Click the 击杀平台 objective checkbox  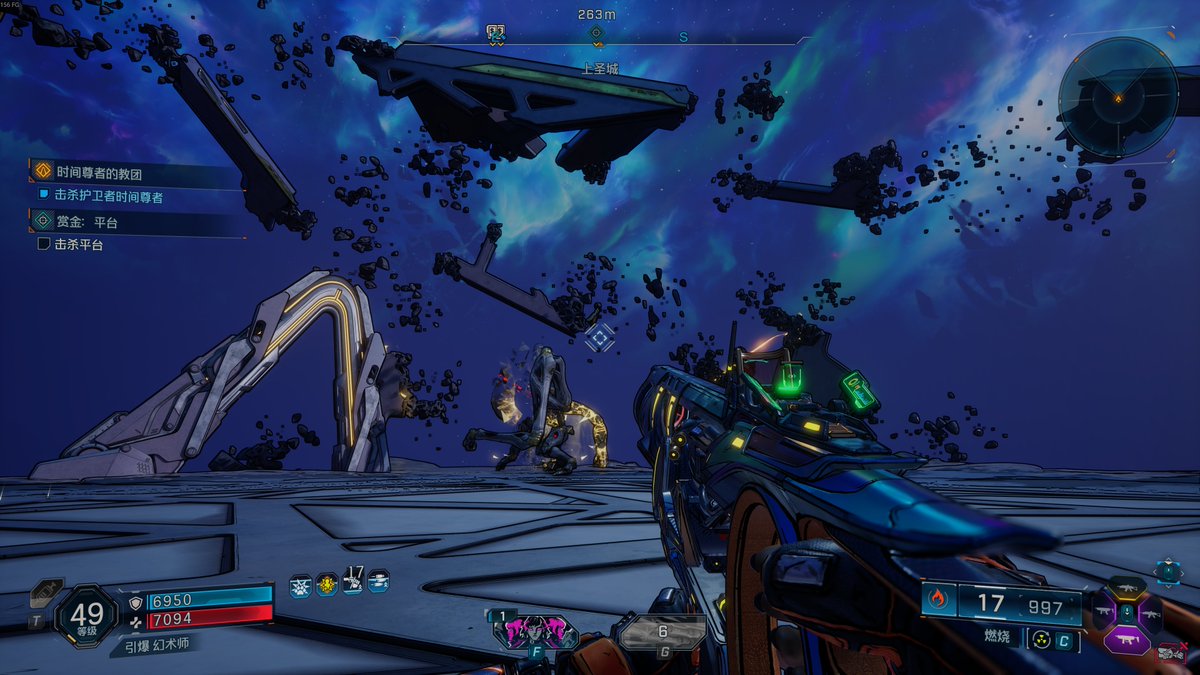pyautogui.click(x=44, y=244)
